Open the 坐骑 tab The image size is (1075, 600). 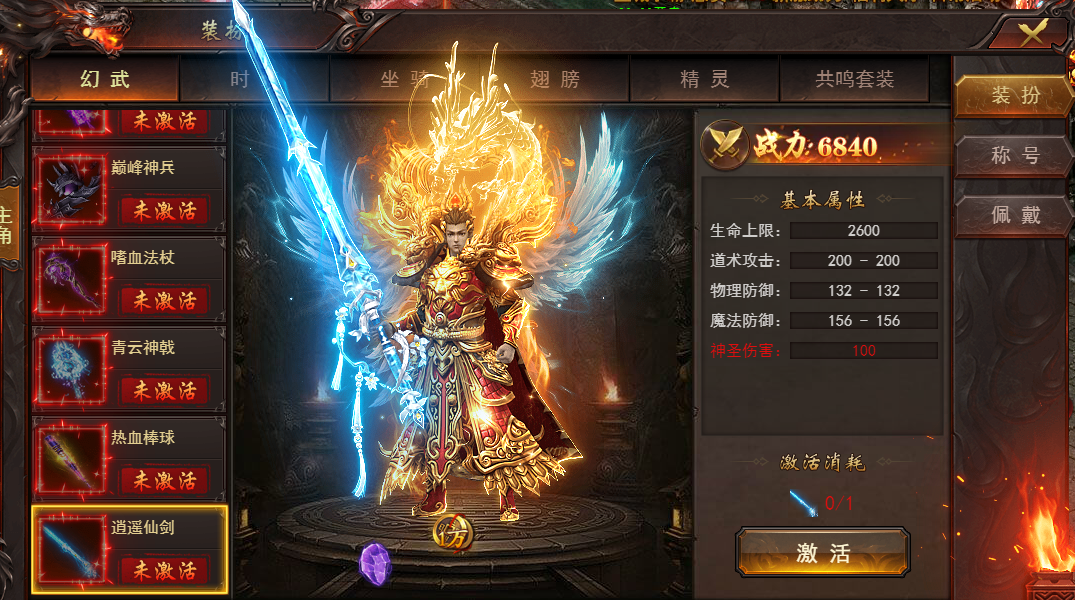coord(403,79)
